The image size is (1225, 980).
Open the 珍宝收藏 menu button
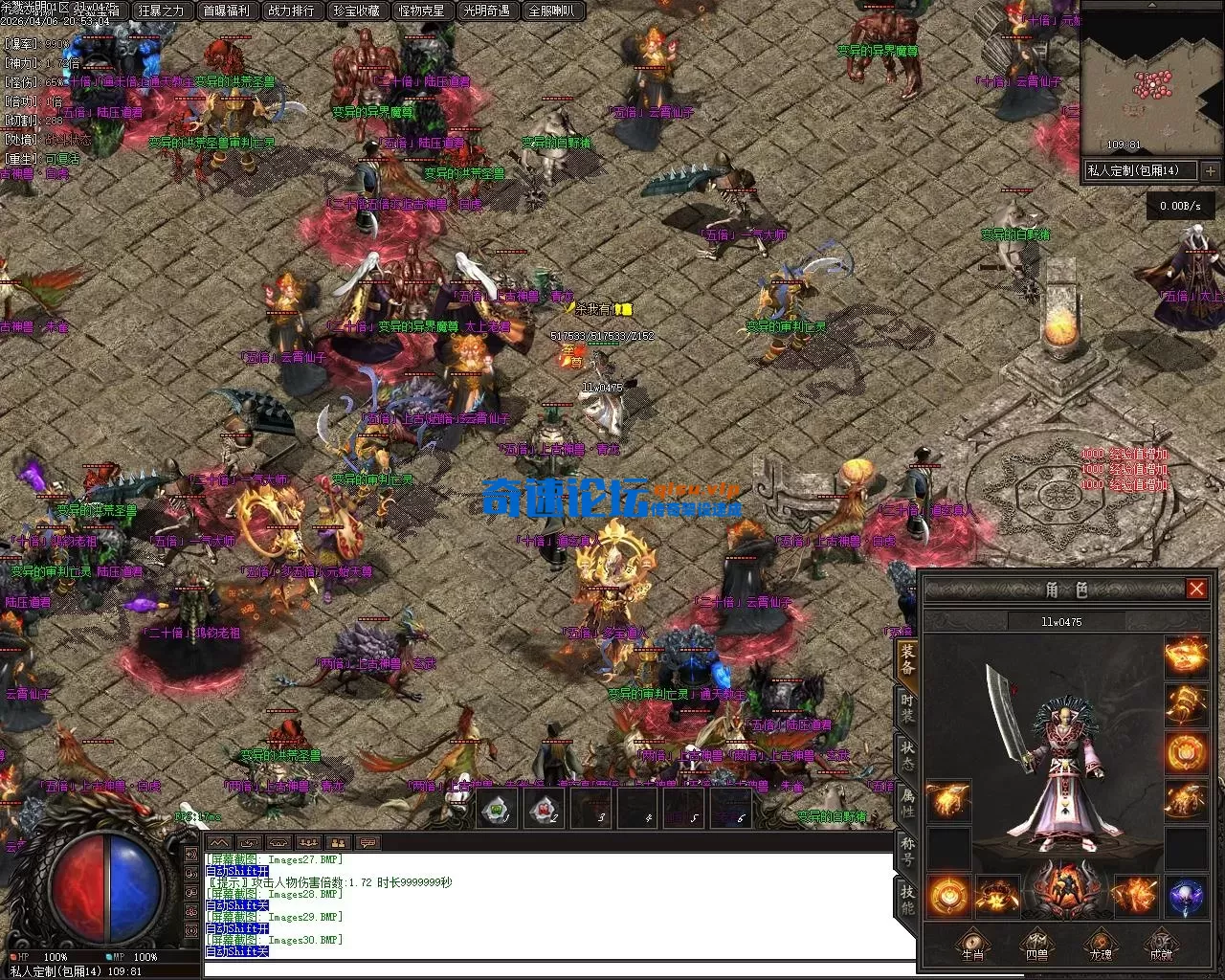356,11
